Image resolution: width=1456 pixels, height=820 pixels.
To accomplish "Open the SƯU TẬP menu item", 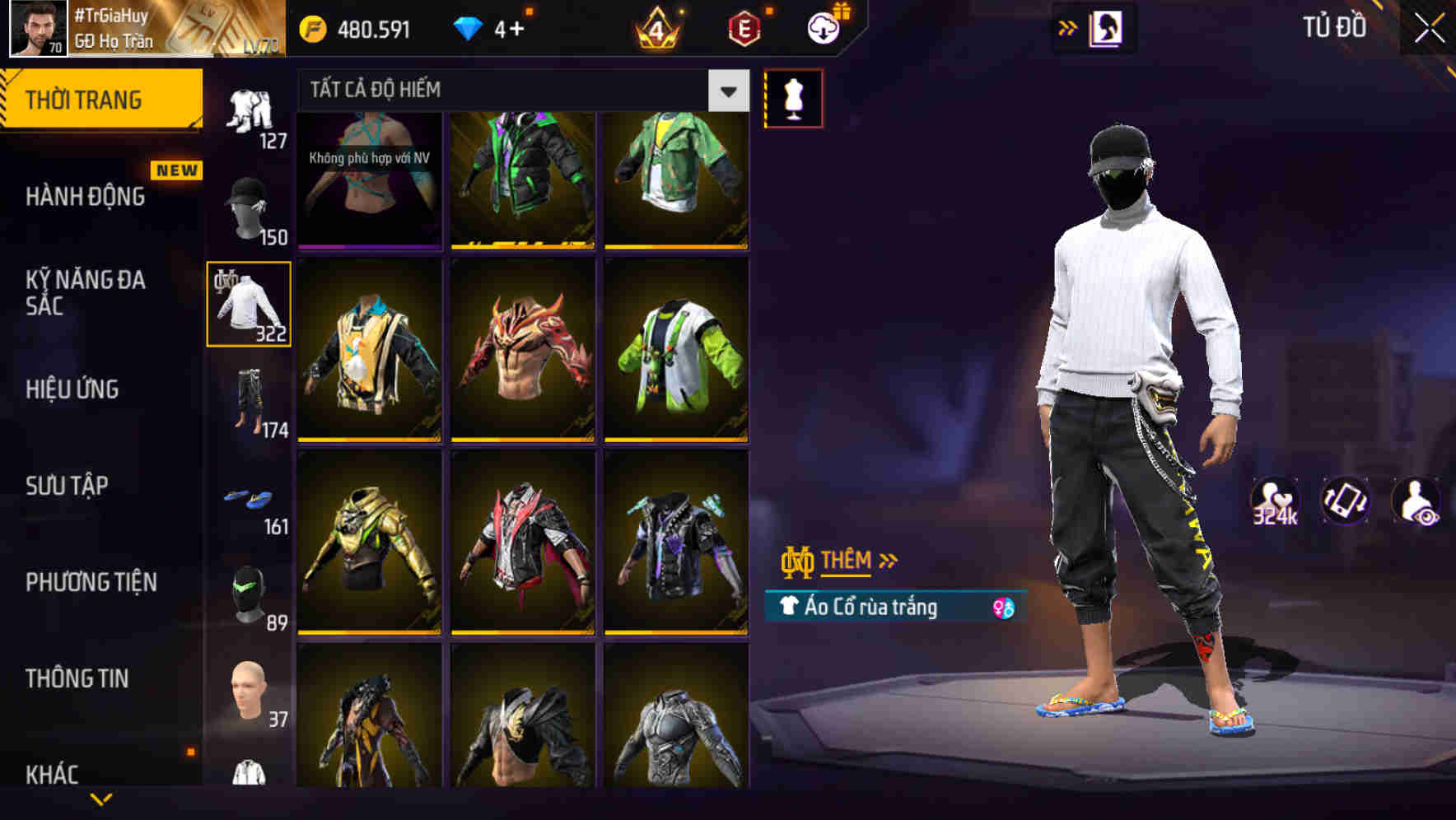I will (68, 486).
